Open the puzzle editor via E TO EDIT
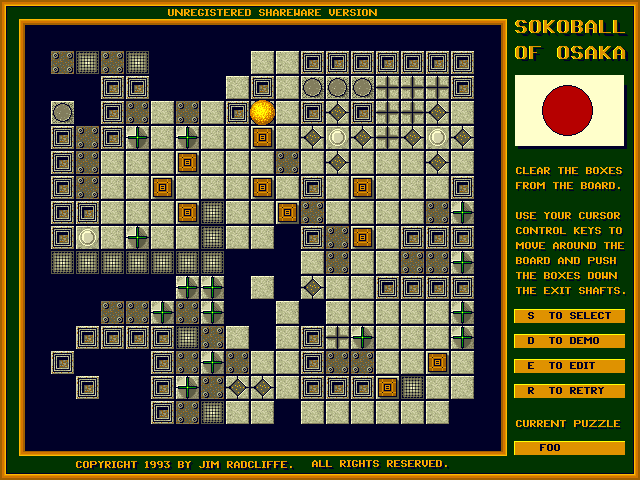This screenshot has width=640, height=480. [x=569, y=366]
